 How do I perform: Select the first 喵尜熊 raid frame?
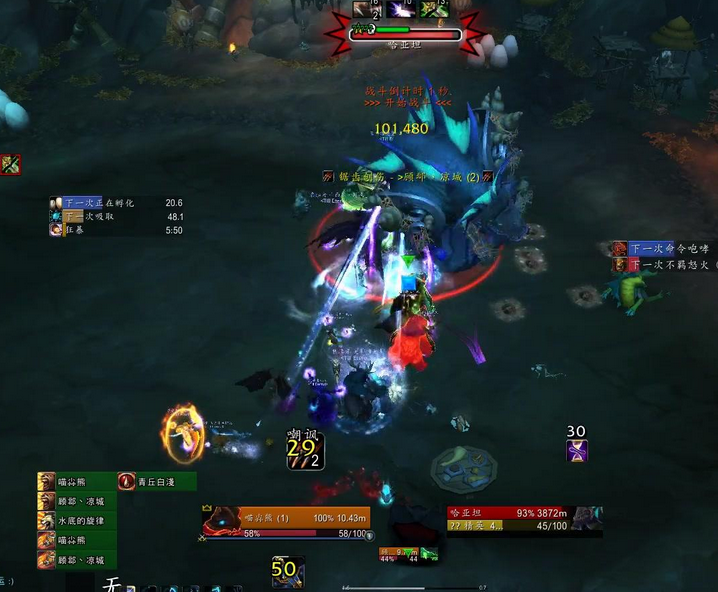(x=77, y=482)
